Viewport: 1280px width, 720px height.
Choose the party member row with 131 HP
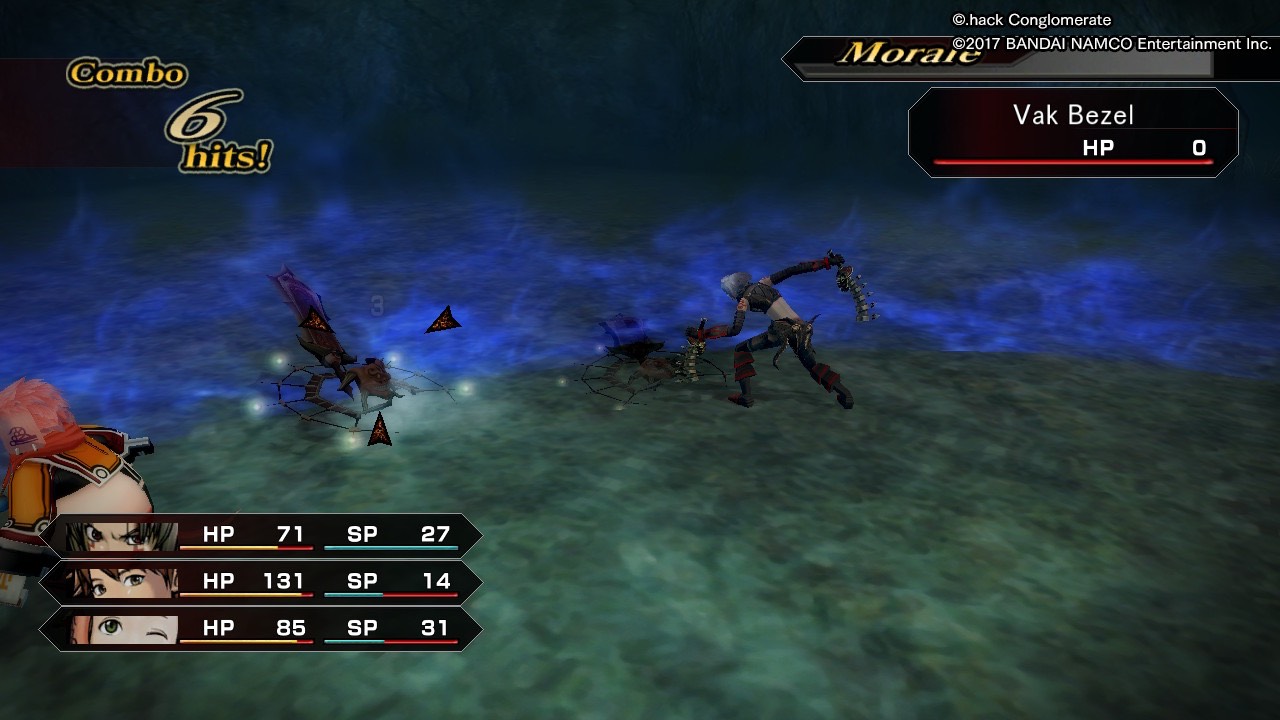(260, 582)
